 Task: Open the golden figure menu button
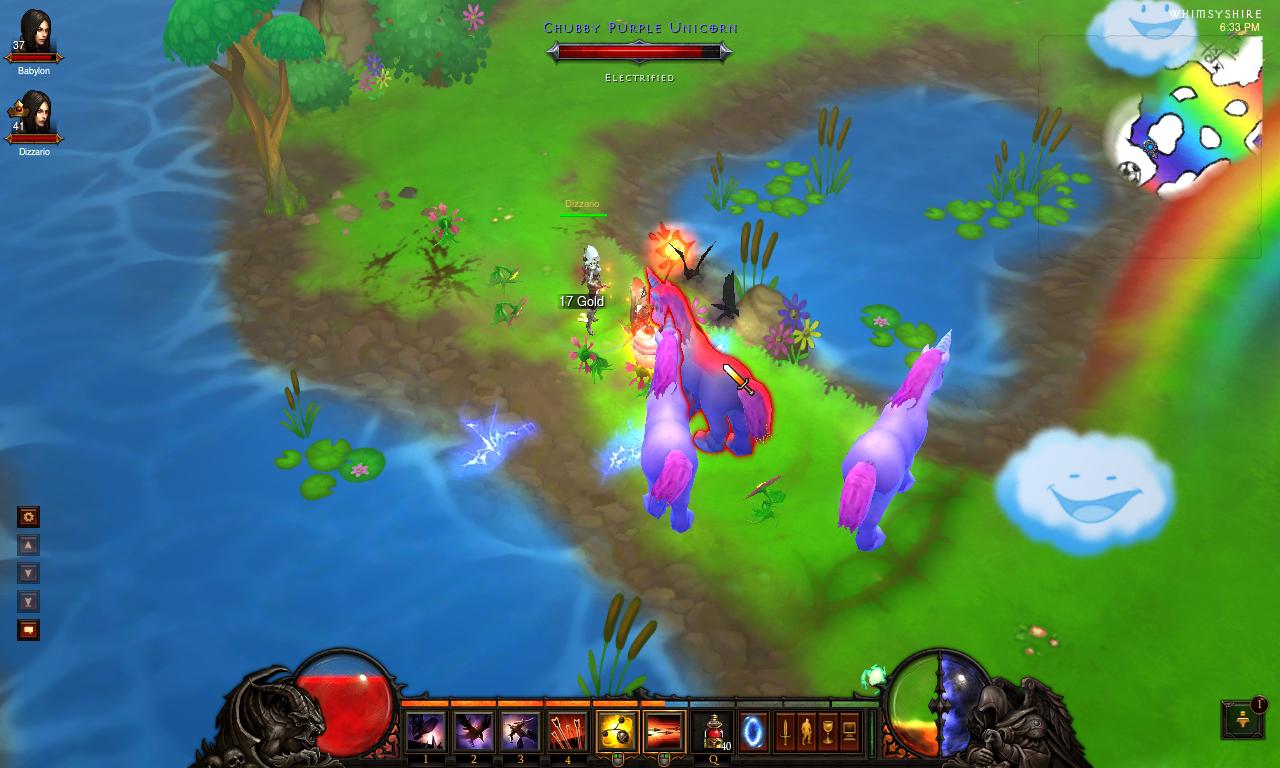(806, 731)
